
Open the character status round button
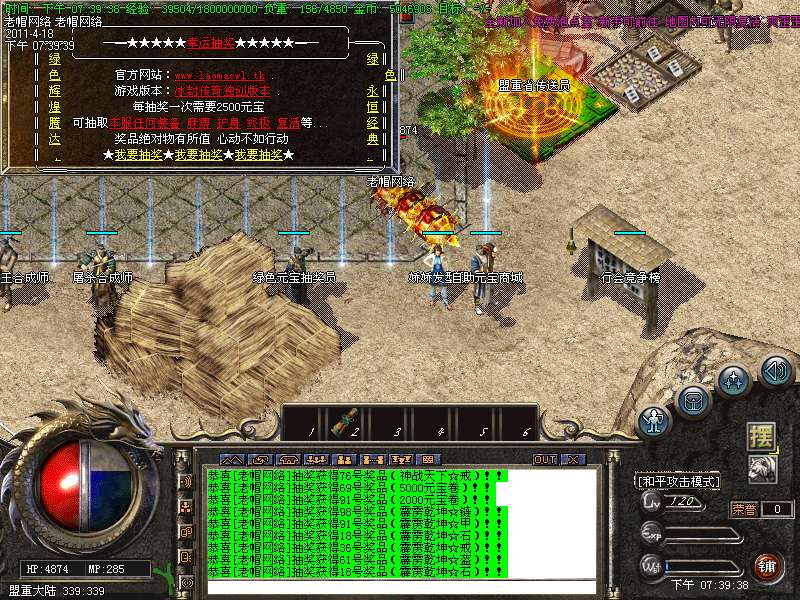point(655,419)
